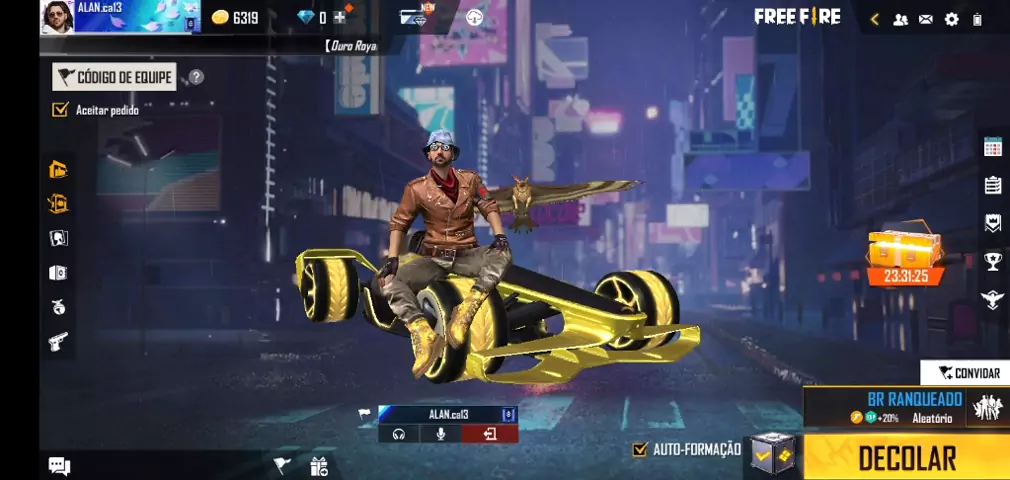Open the vault safe icon

click(58, 273)
